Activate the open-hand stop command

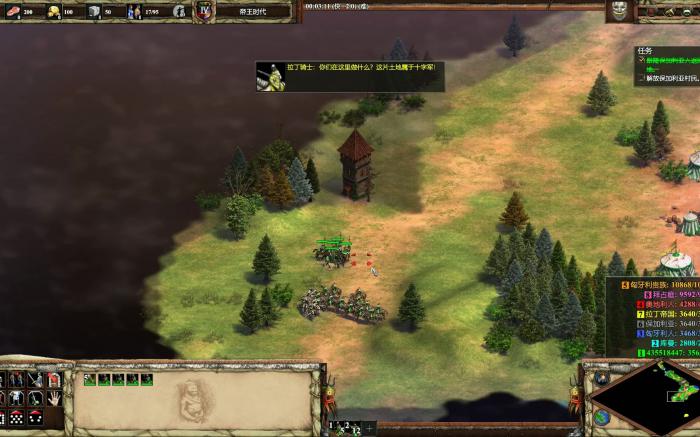click(x=54, y=398)
